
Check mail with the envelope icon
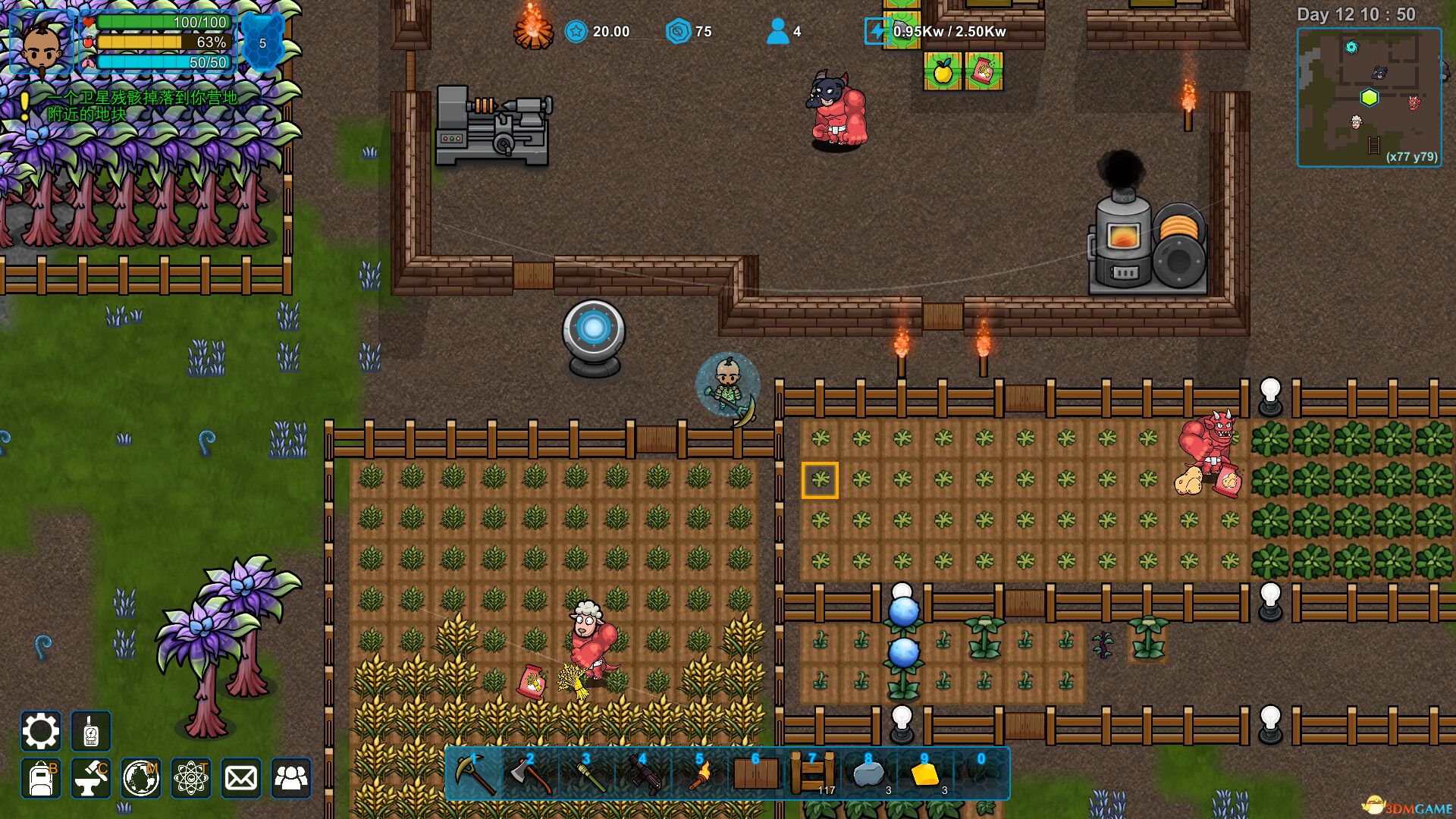tap(241, 779)
